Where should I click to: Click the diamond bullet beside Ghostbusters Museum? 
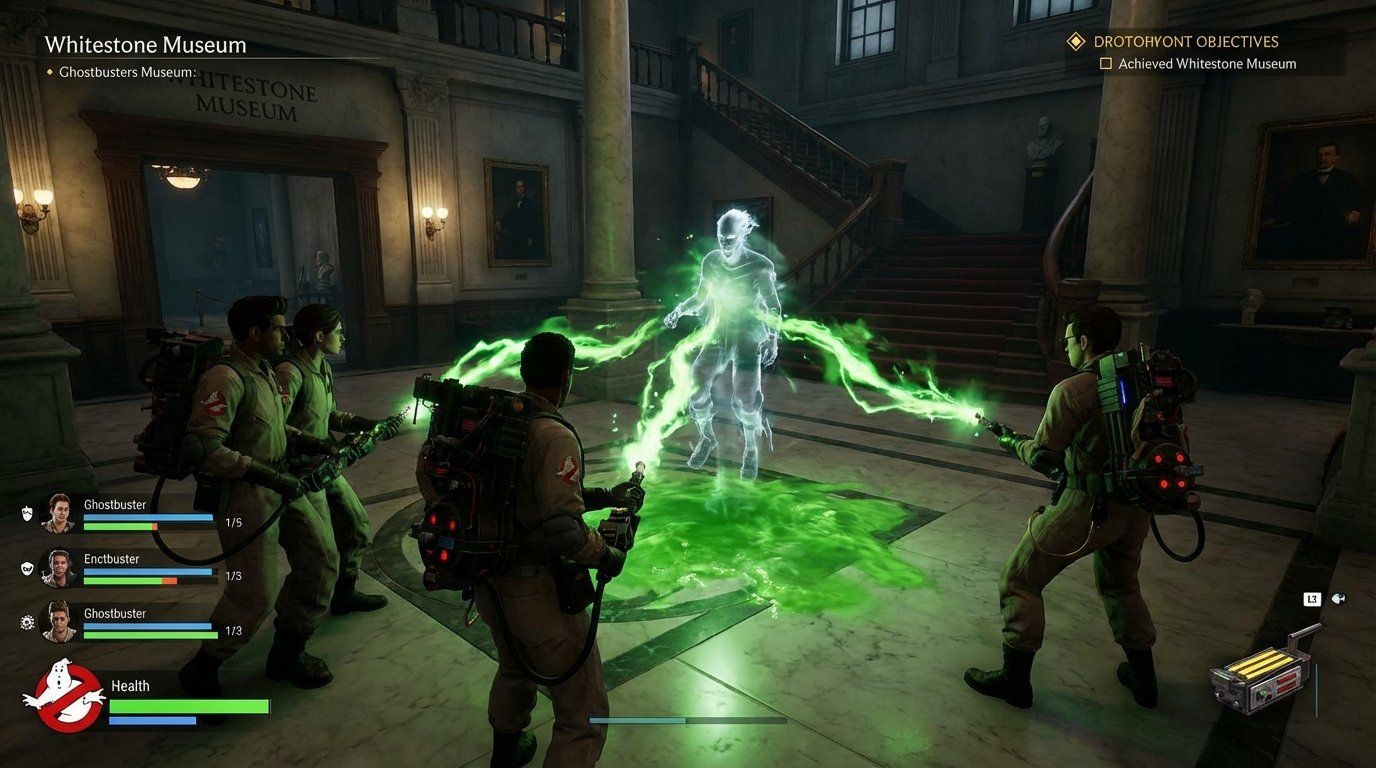click(x=52, y=72)
